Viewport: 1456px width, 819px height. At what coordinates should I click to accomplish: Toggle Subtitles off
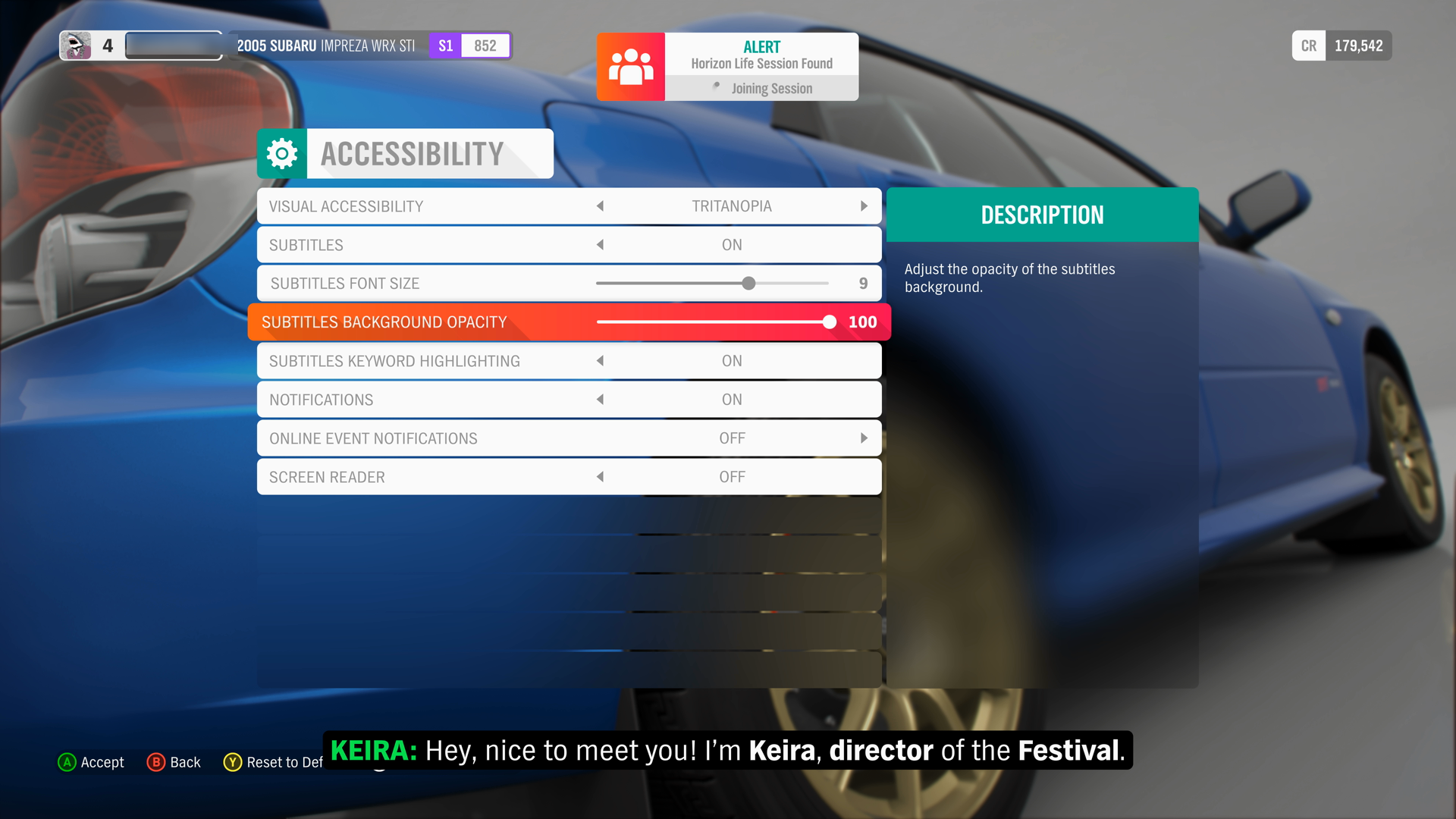600,244
